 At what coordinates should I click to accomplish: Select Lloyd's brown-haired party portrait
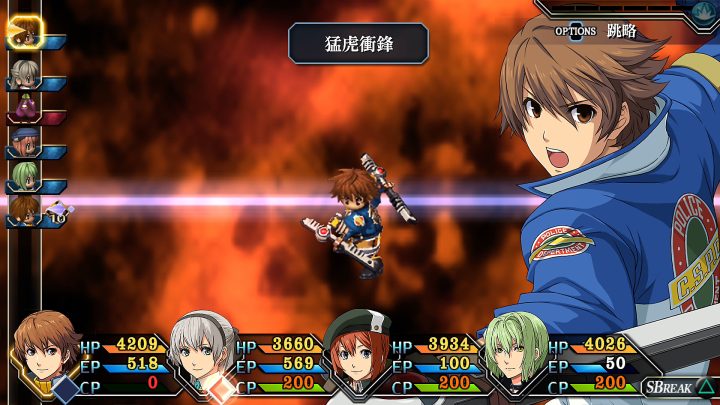click(45, 350)
